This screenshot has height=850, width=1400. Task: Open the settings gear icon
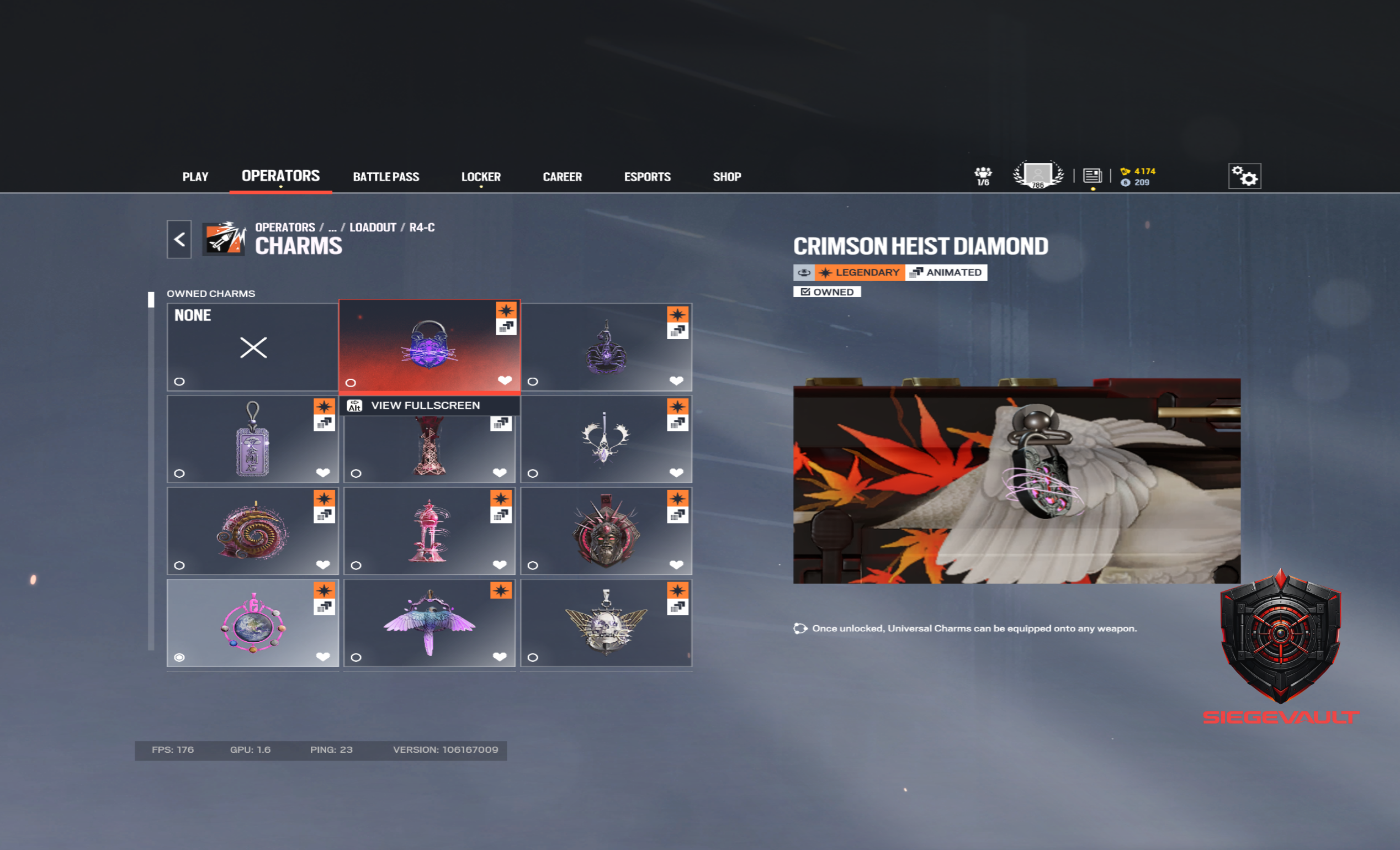tap(1244, 176)
